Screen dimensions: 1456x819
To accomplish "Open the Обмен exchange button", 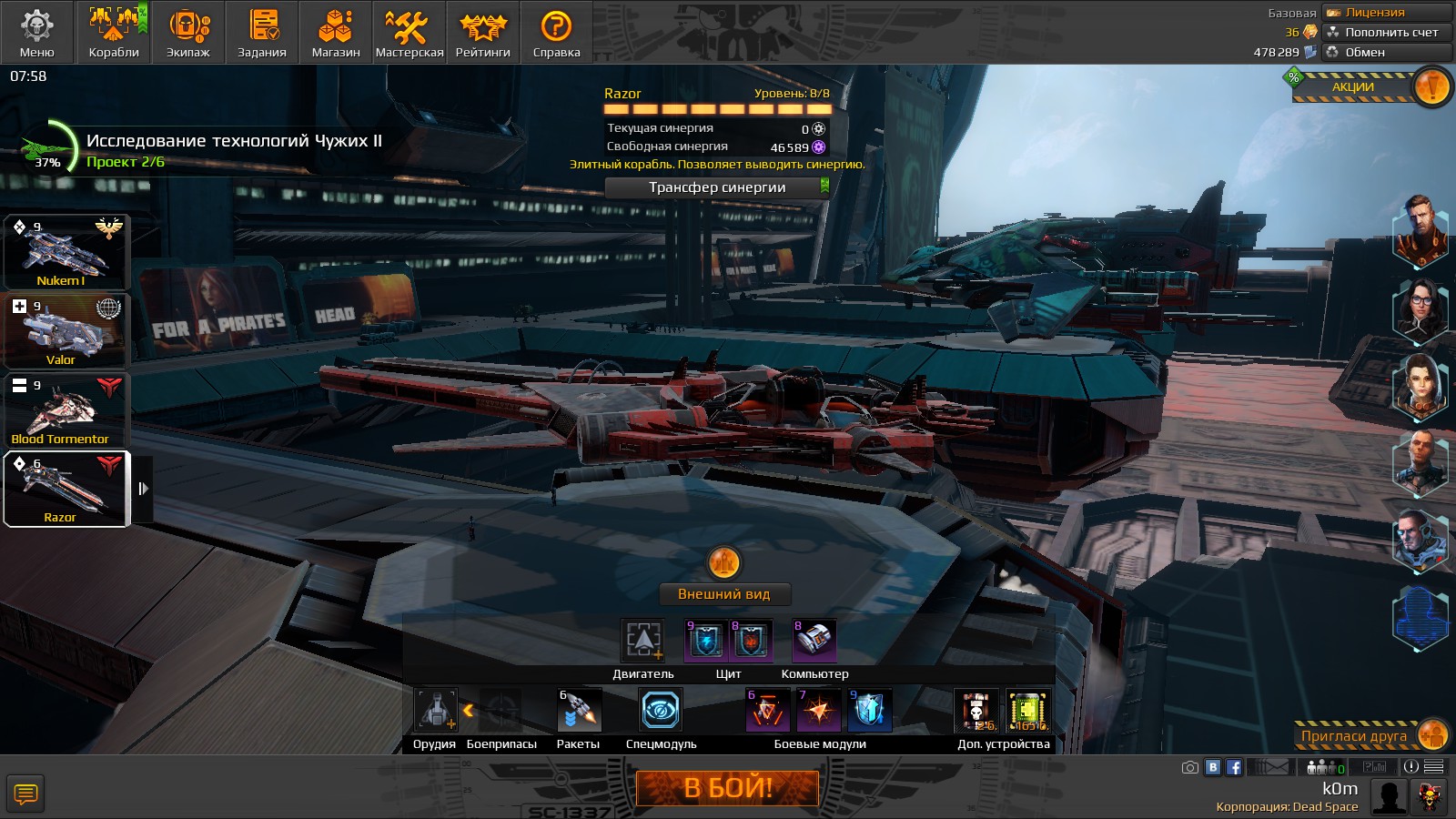I will click(x=1387, y=52).
